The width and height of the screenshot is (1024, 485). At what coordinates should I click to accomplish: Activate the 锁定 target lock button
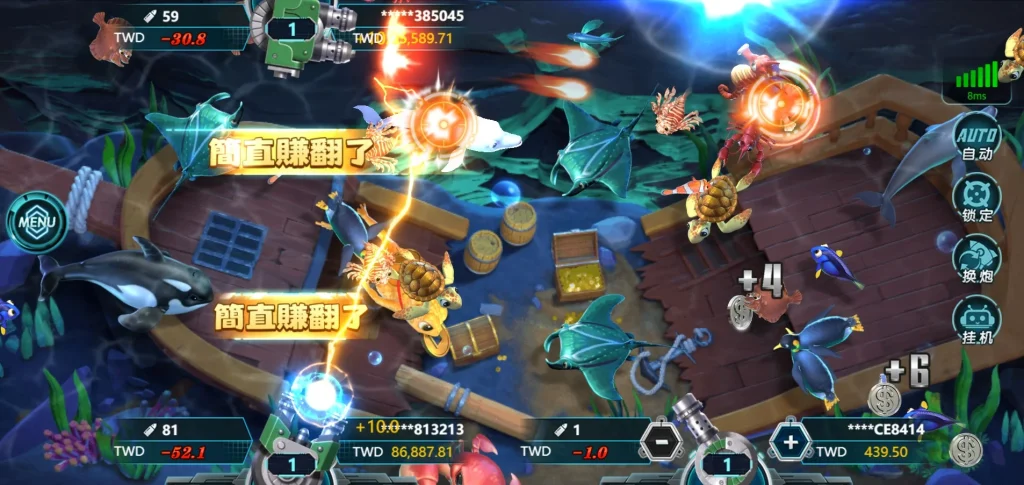pyautogui.click(x=976, y=200)
